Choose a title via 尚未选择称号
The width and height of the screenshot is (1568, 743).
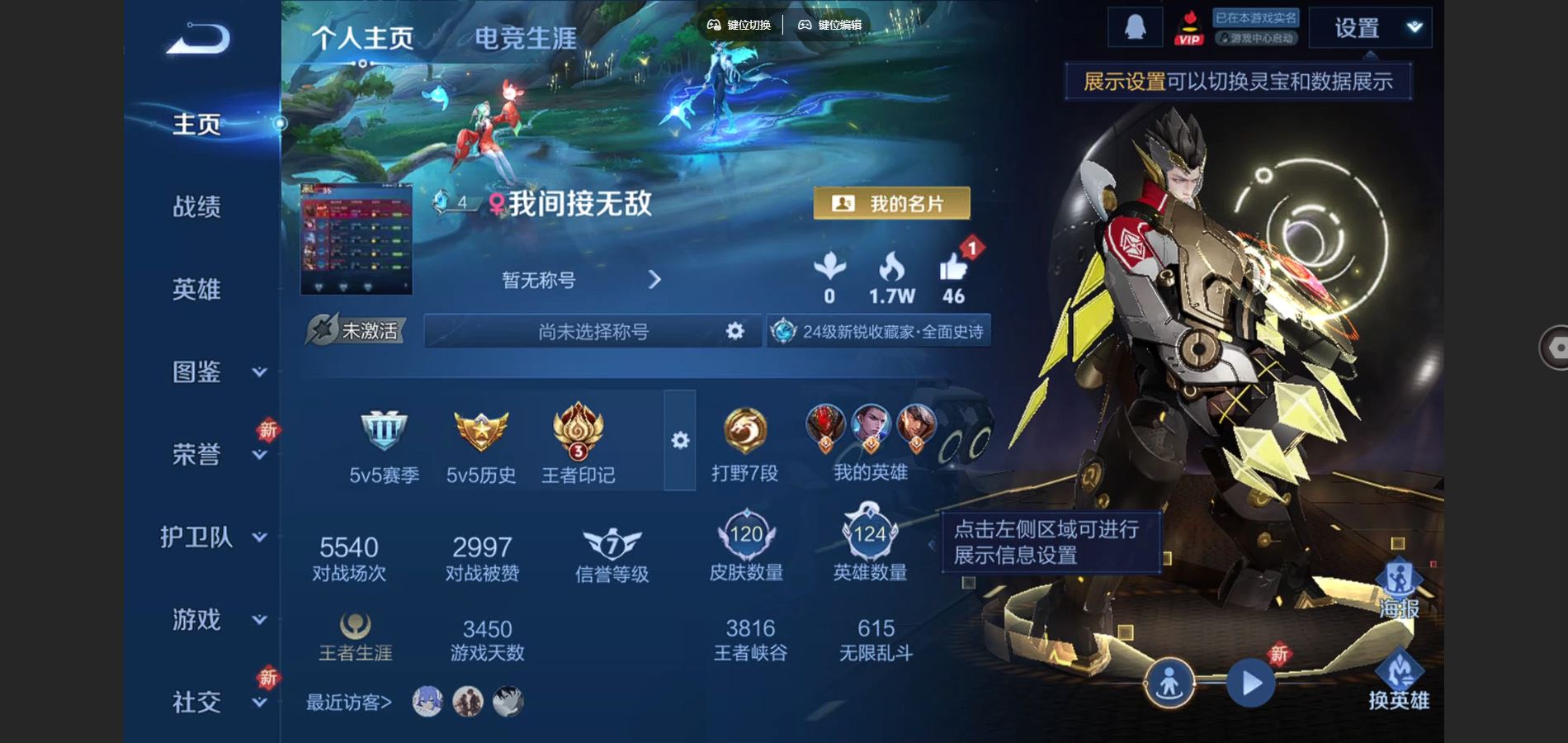click(593, 331)
